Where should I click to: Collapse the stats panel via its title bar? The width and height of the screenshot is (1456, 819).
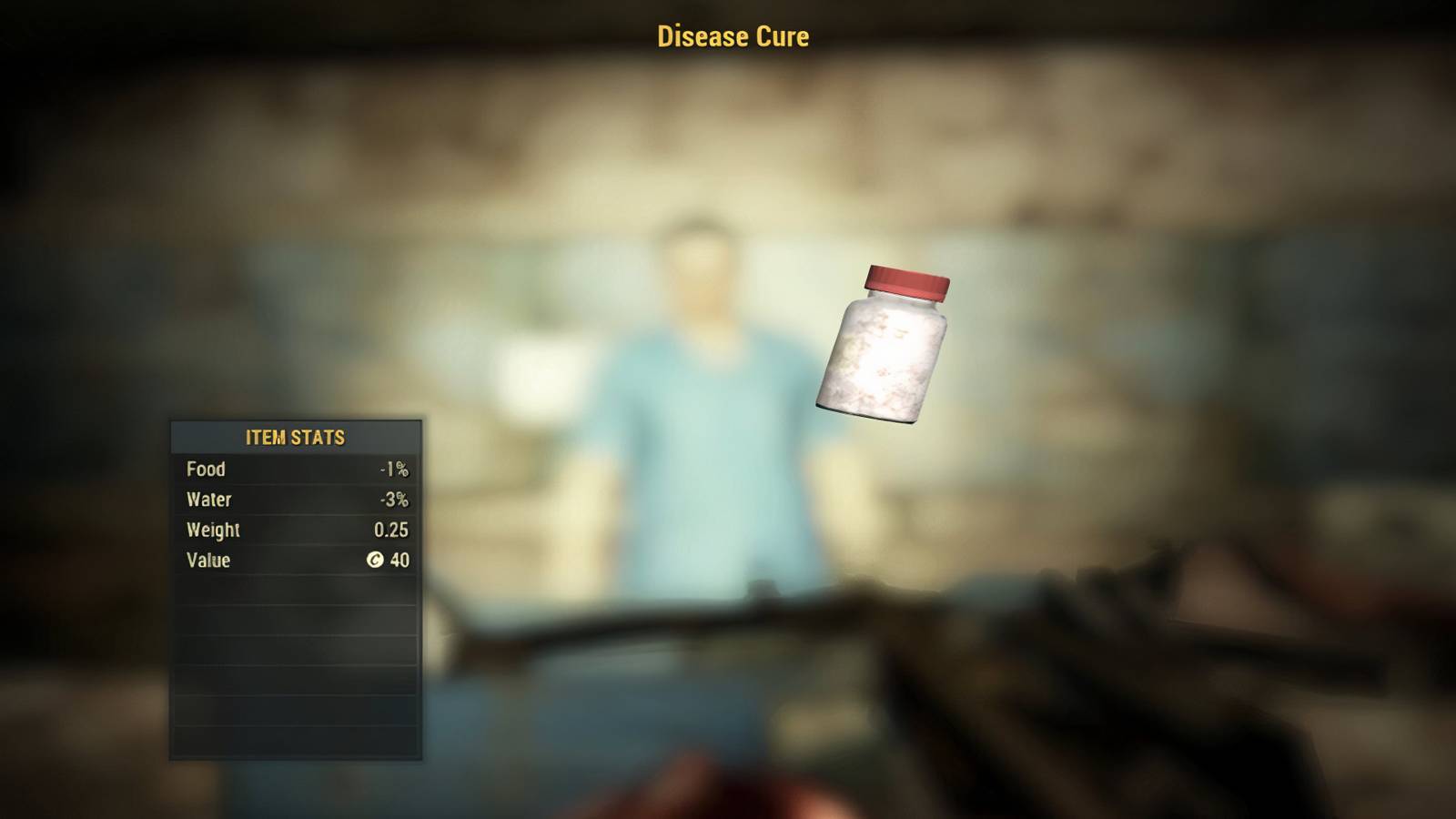[296, 437]
